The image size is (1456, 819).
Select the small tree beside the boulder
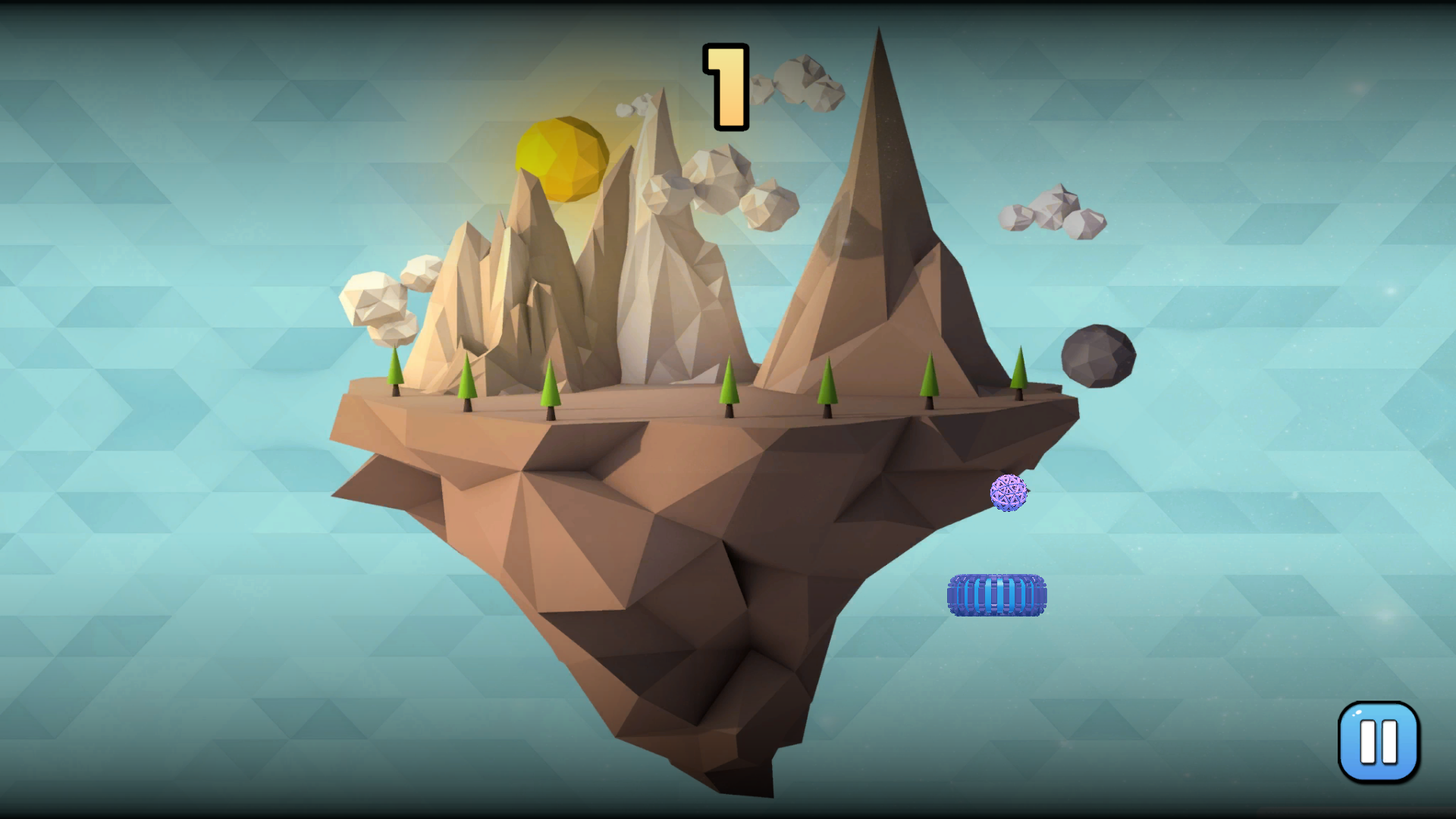click(1019, 372)
